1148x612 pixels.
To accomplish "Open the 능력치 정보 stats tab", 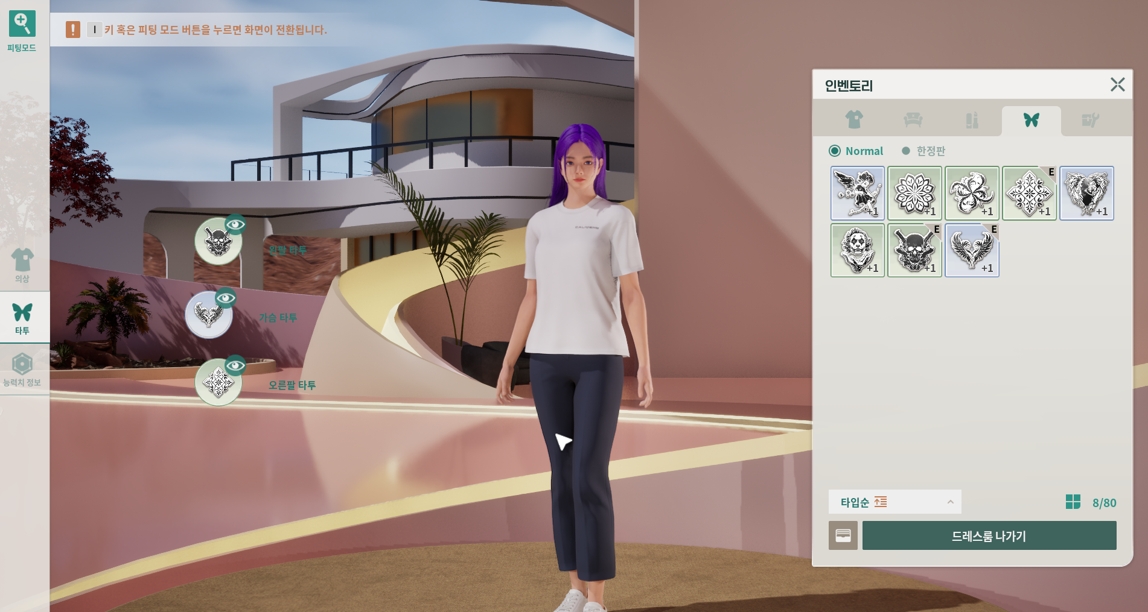I will click(22, 369).
